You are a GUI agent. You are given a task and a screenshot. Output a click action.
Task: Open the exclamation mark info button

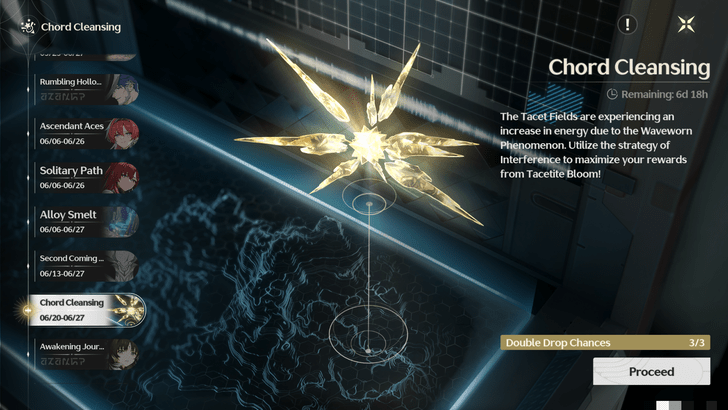coord(627,25)
